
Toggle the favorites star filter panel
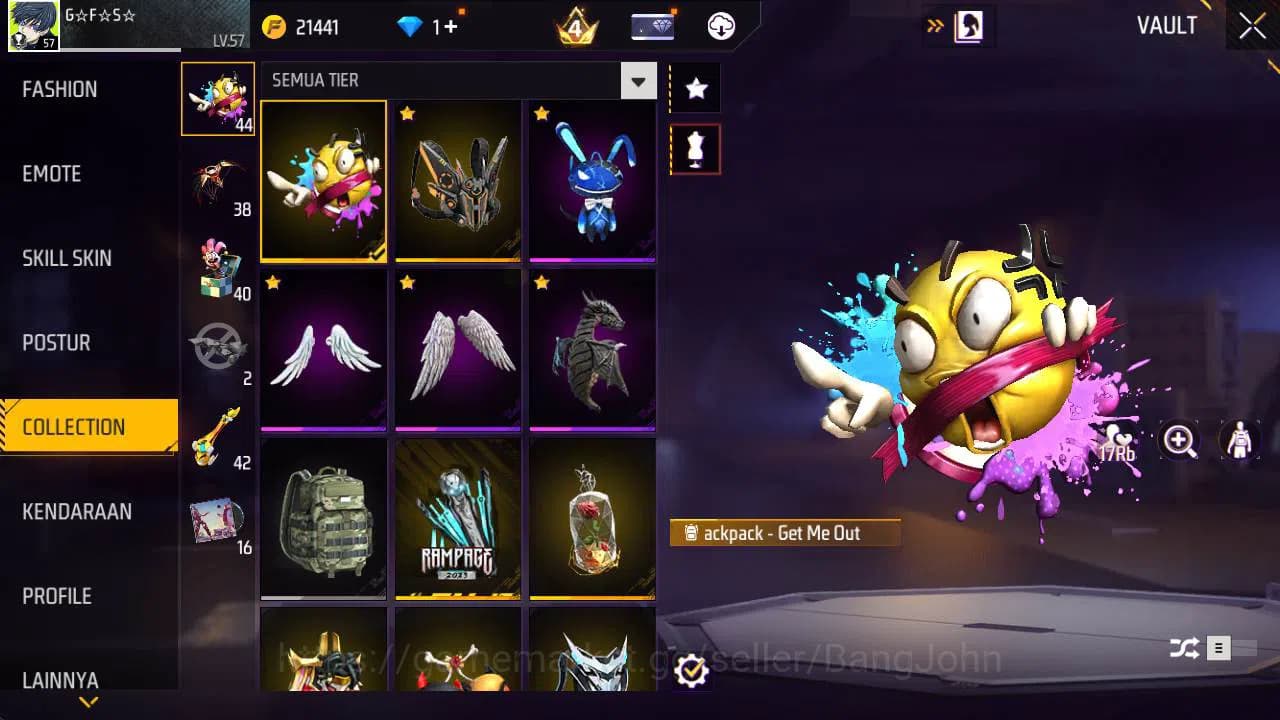pos(695,88)
